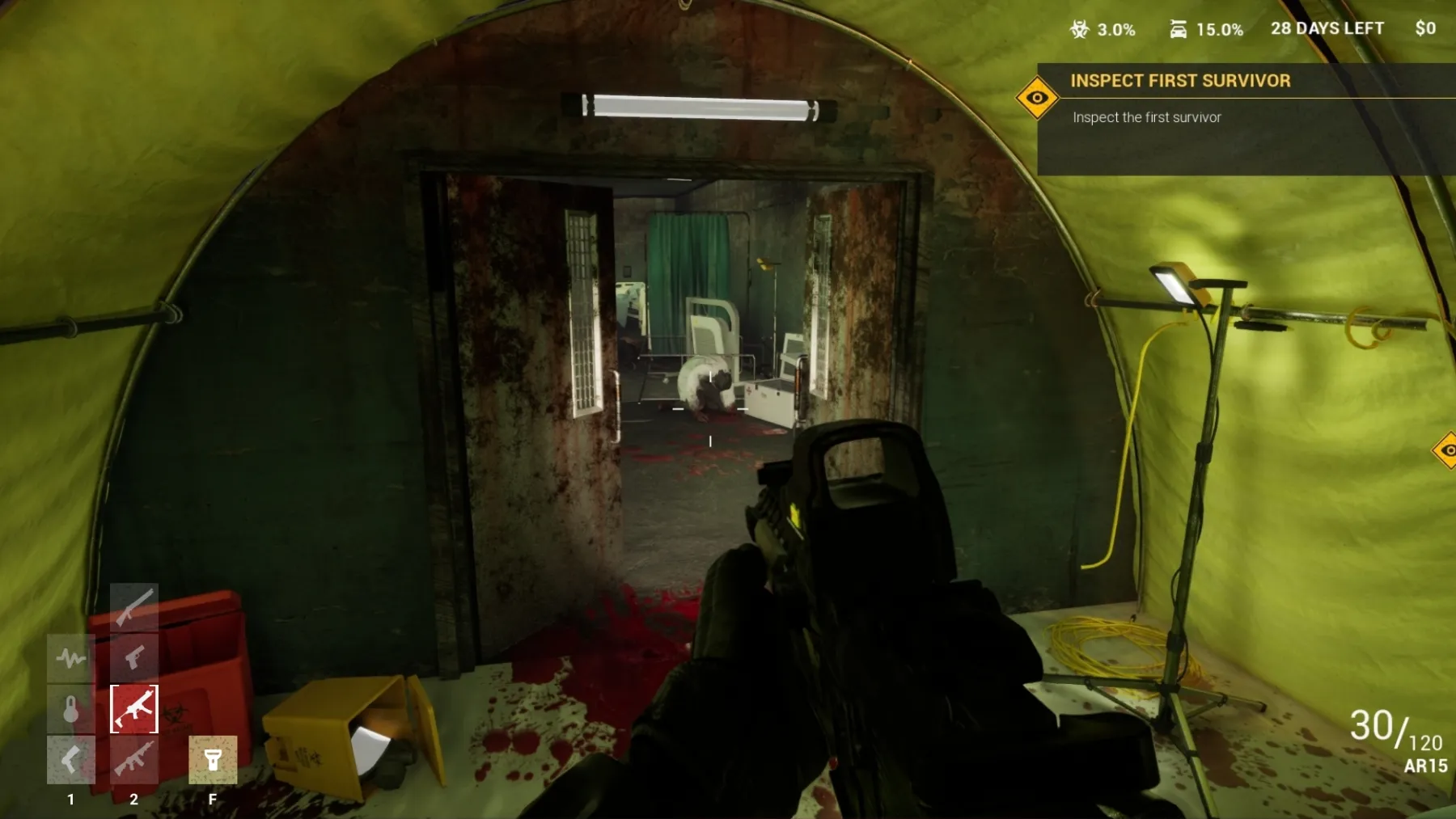1456x819 pixels.
Task: Expand the INSPECT FIRST SURVIVOR objective panel
Action: (1181, 81)
